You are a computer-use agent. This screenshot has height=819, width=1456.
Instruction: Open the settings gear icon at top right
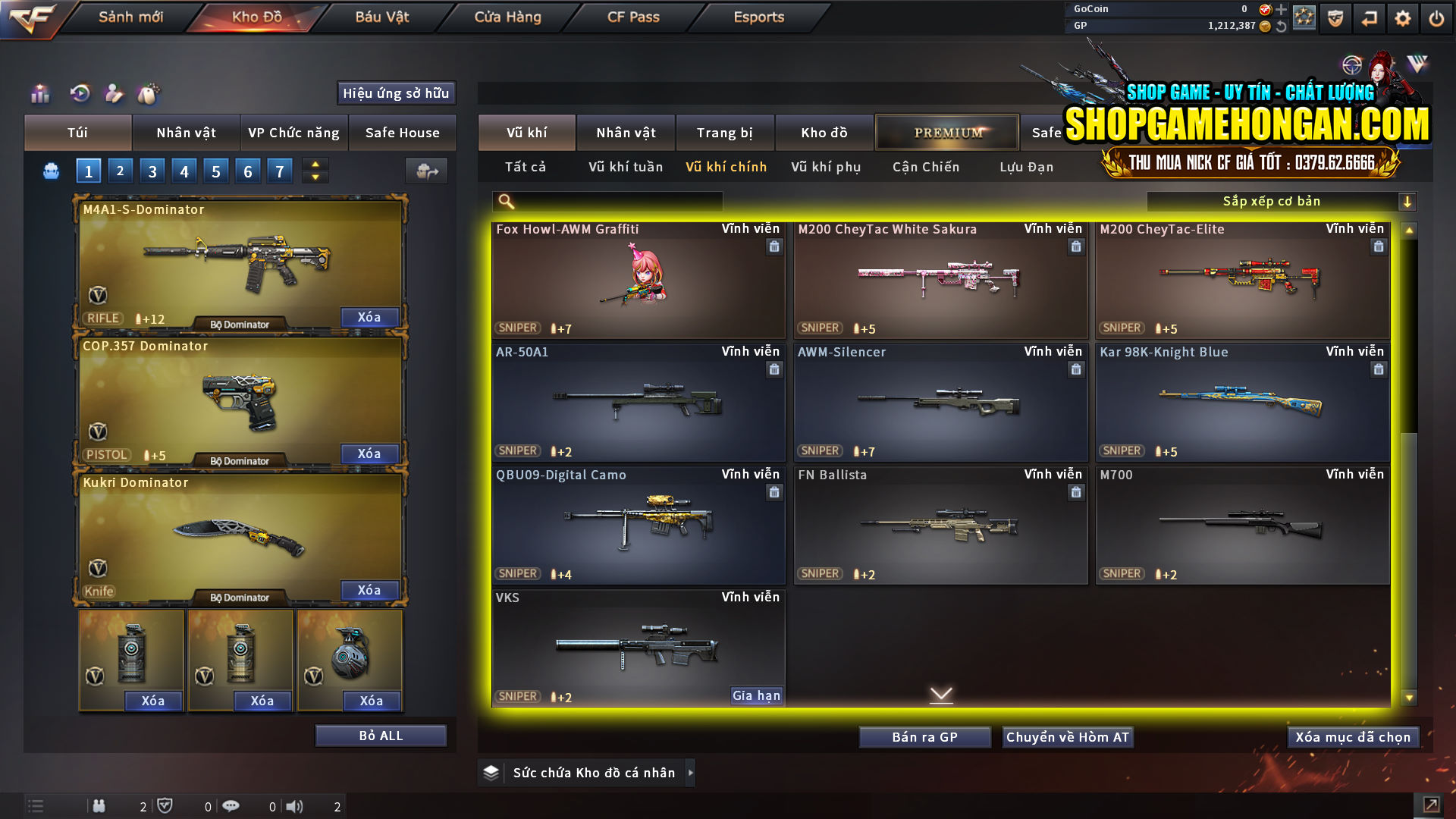tap(1402, 18)
